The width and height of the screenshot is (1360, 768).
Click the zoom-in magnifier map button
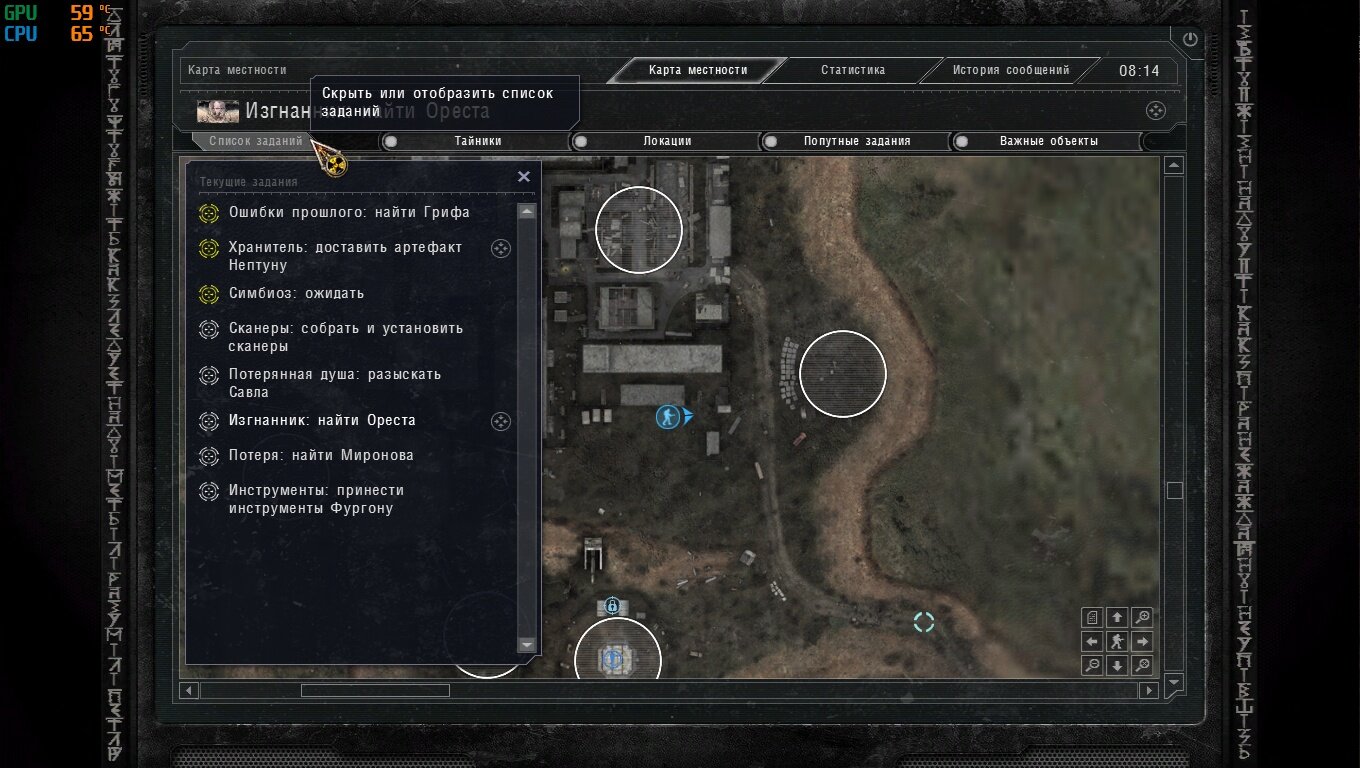tap(1142, 617)
